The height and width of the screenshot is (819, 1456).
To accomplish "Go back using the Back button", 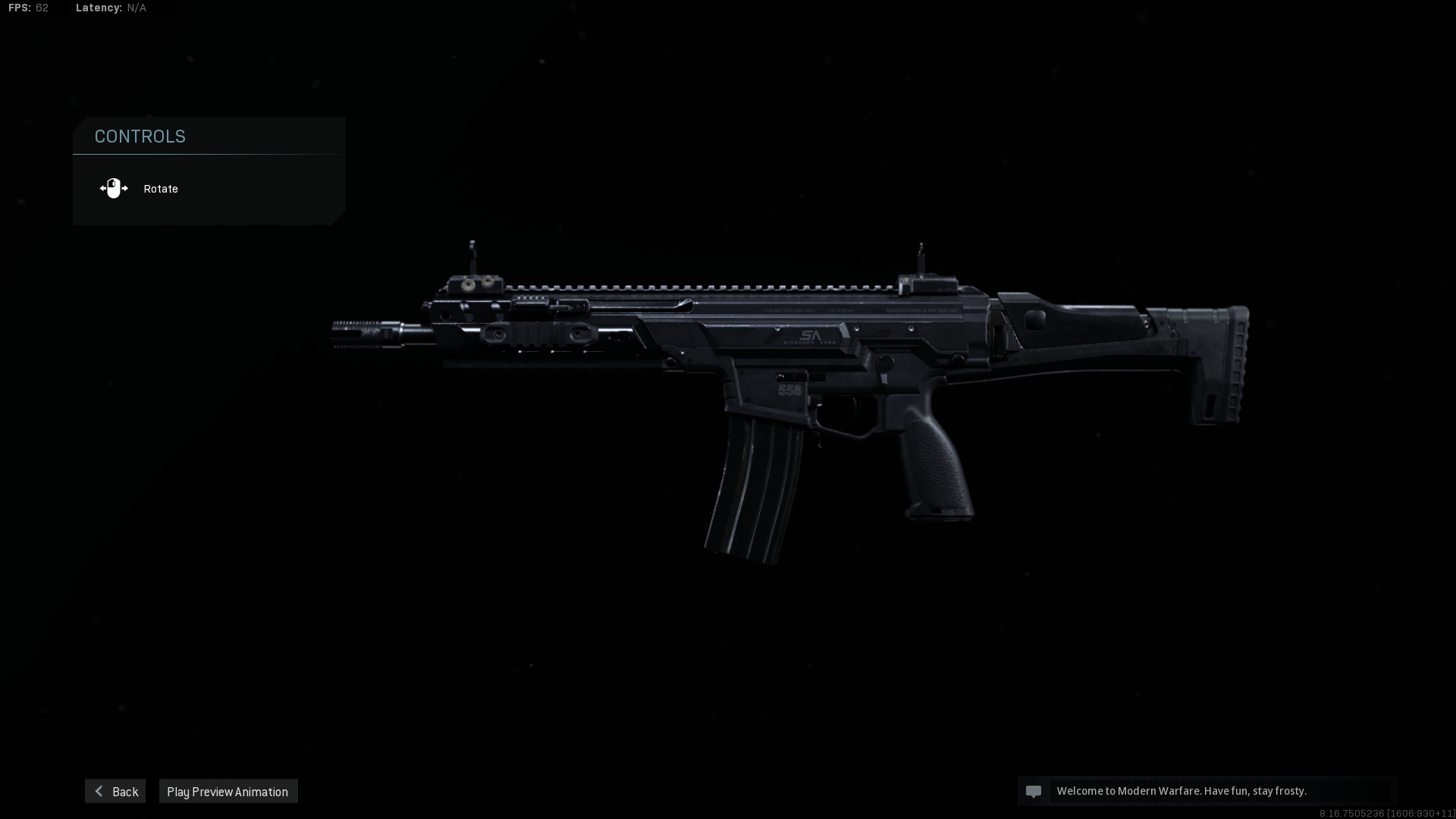I will (115, 791).
